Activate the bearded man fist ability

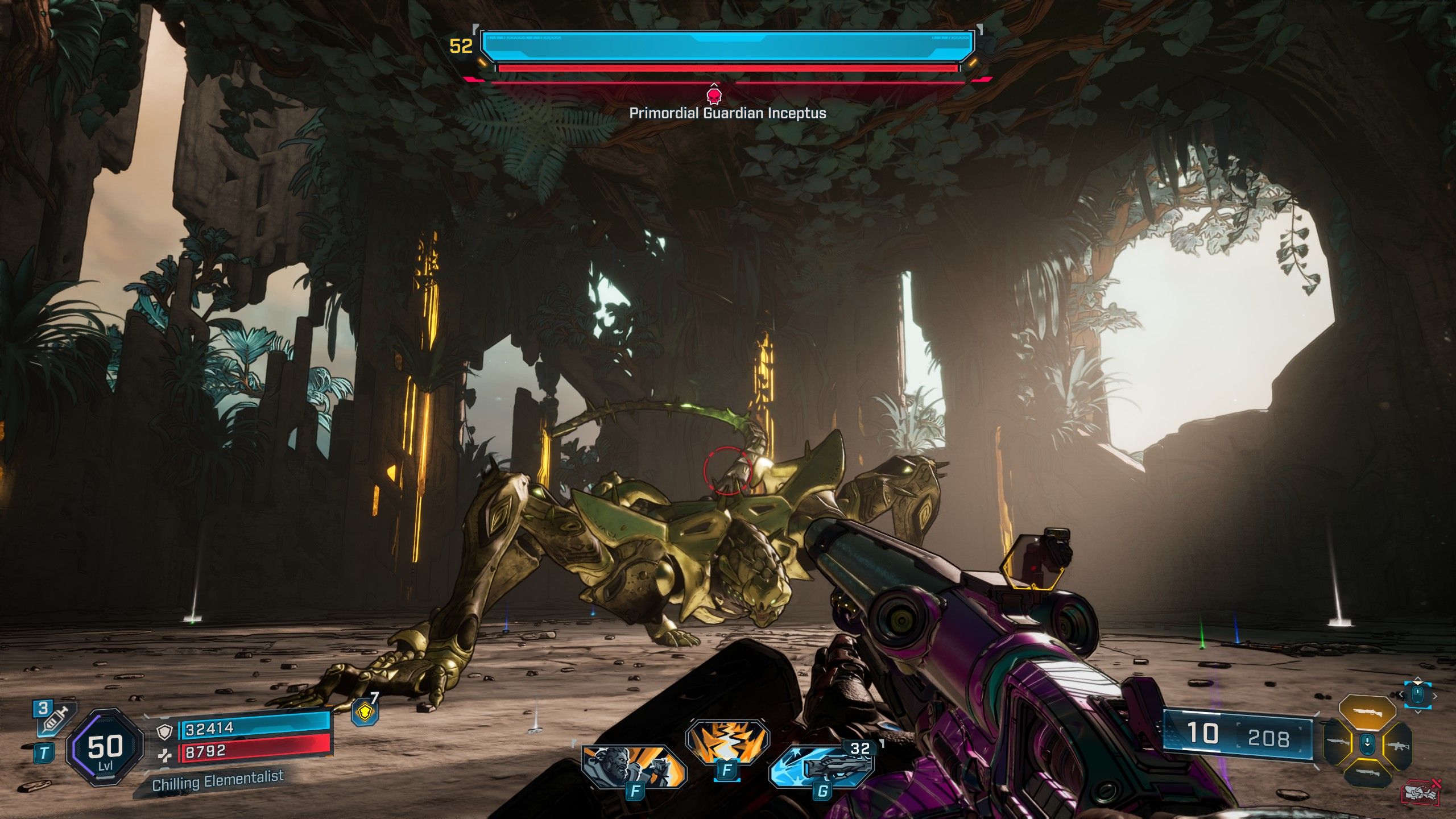coord(632,766)
